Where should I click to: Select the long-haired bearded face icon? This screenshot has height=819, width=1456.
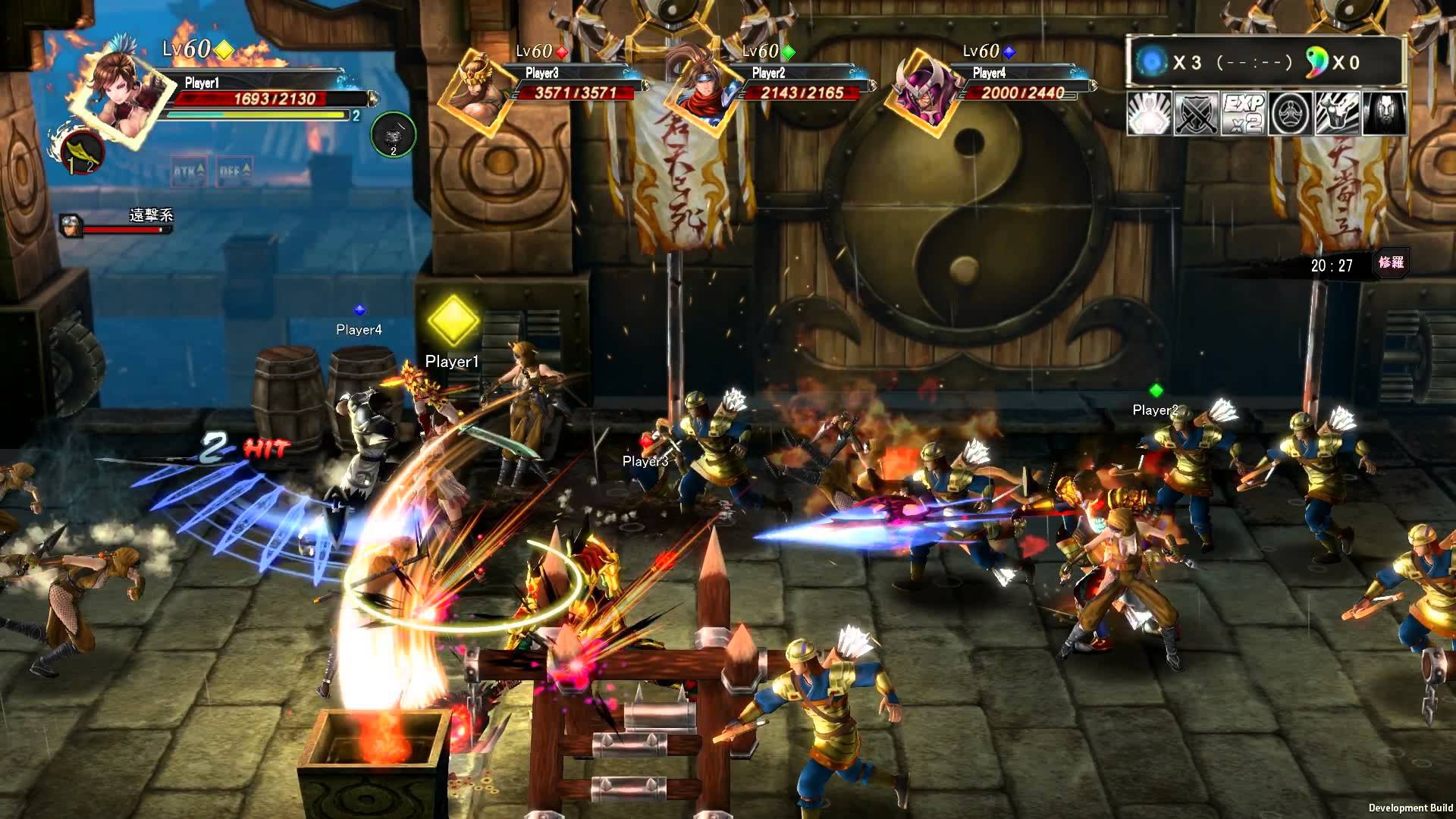click(x=1384, y=115)
